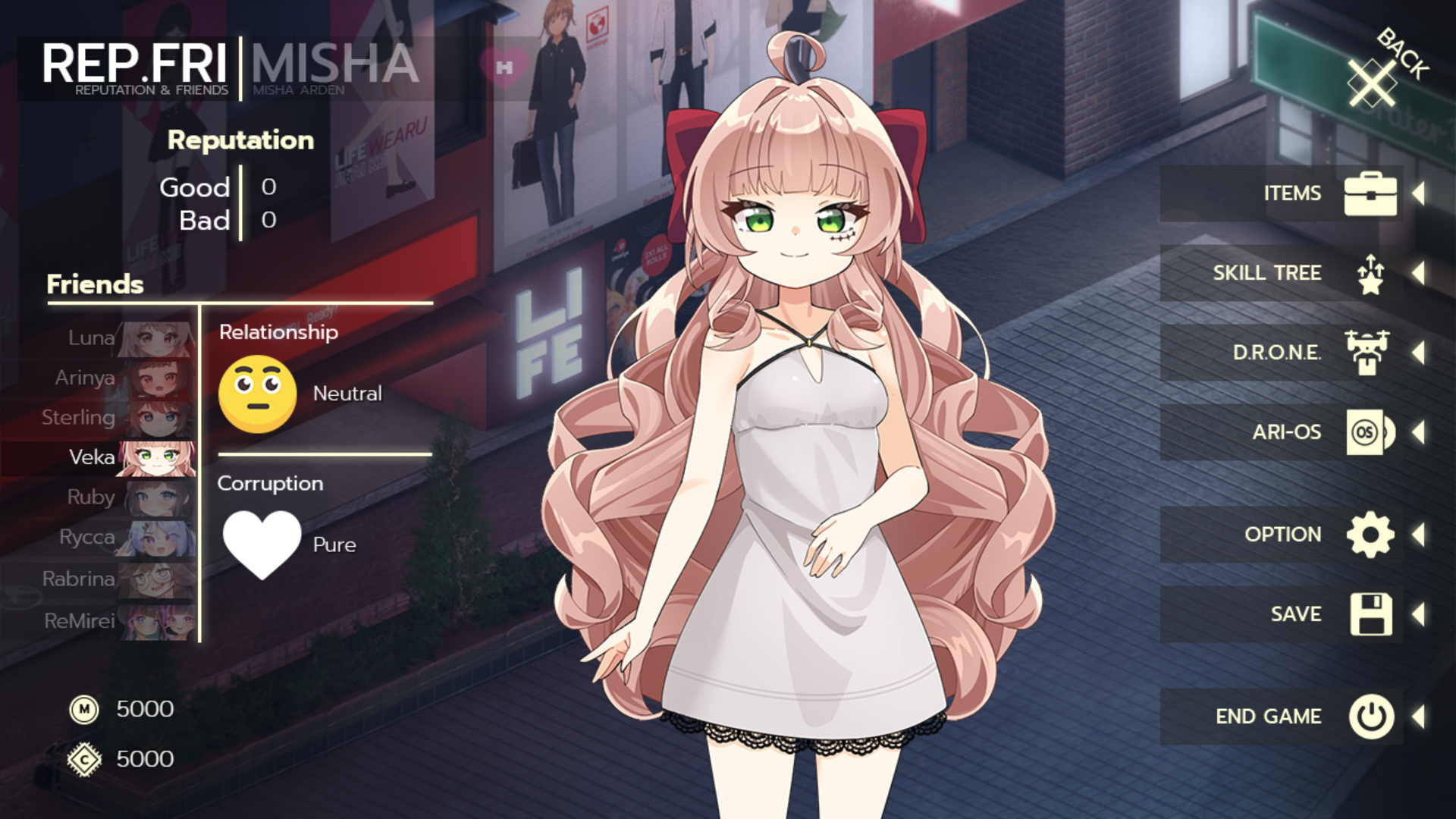Open ARI-OS via the disc icon
Screen dimensions: 1456x819
click(x=1370, y=431)
